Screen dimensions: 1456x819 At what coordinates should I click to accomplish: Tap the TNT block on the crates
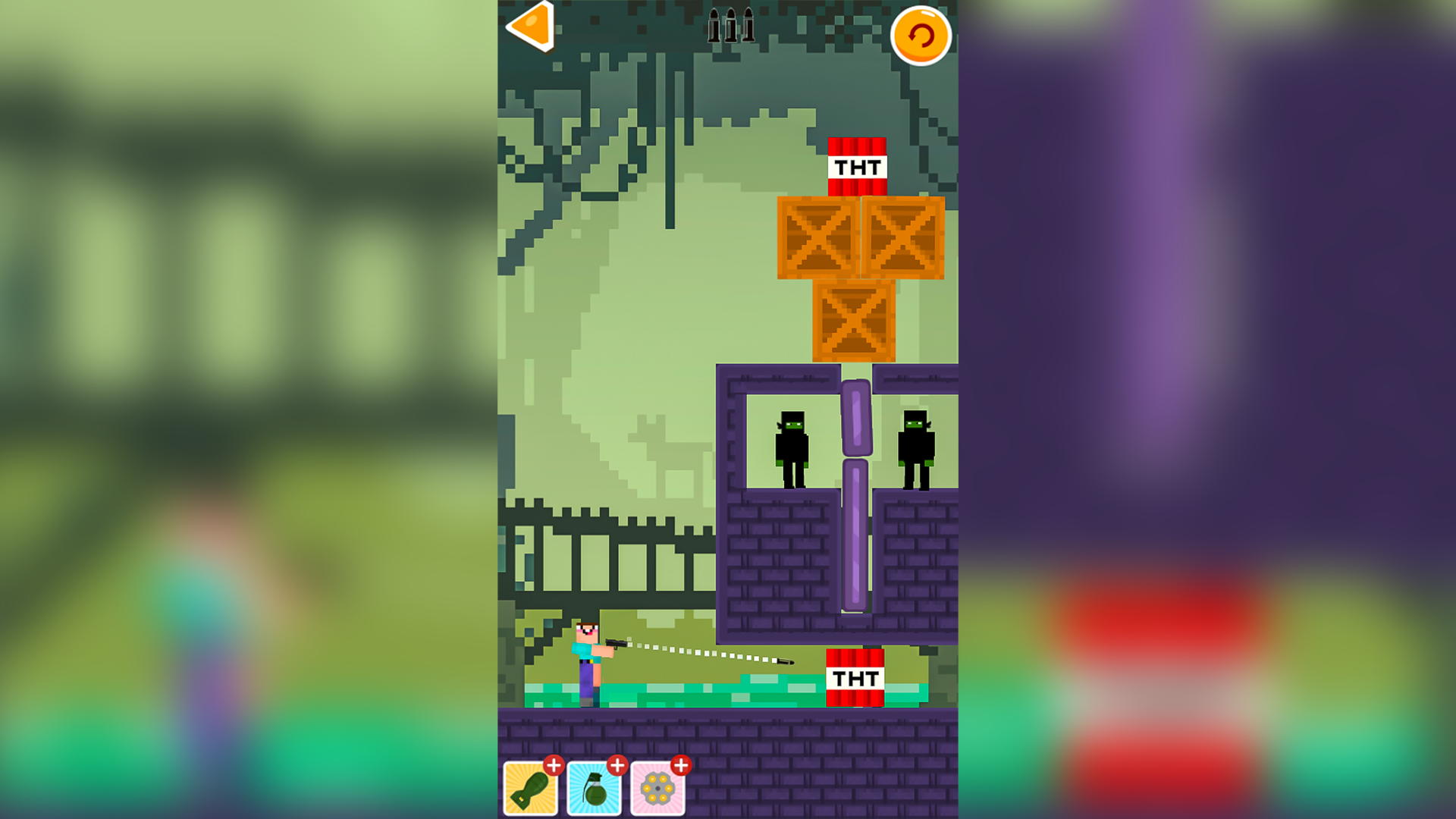pyautogui.click(x=857, y=165)
